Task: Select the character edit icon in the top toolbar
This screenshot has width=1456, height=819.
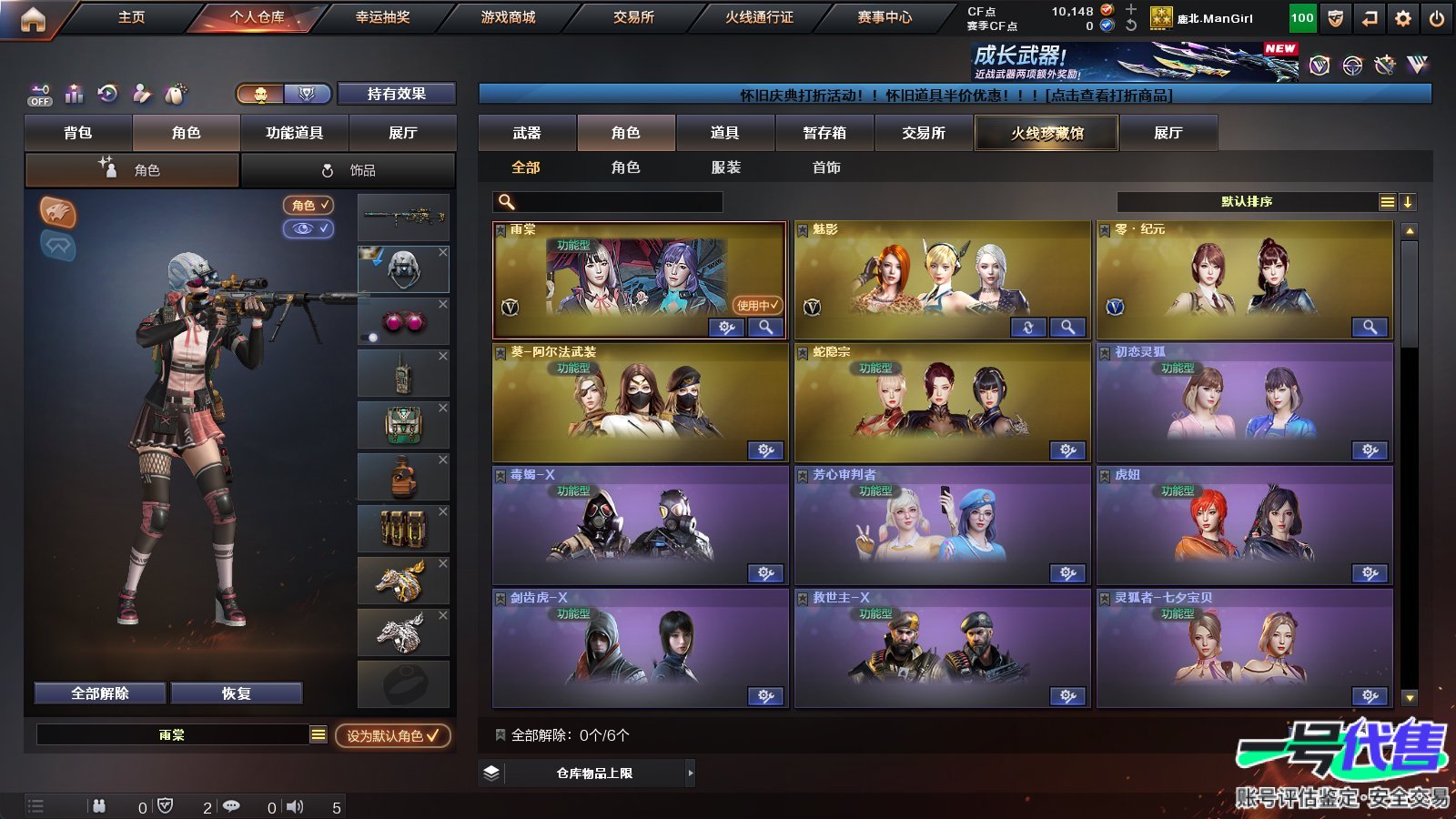Action: coord(141,94)
